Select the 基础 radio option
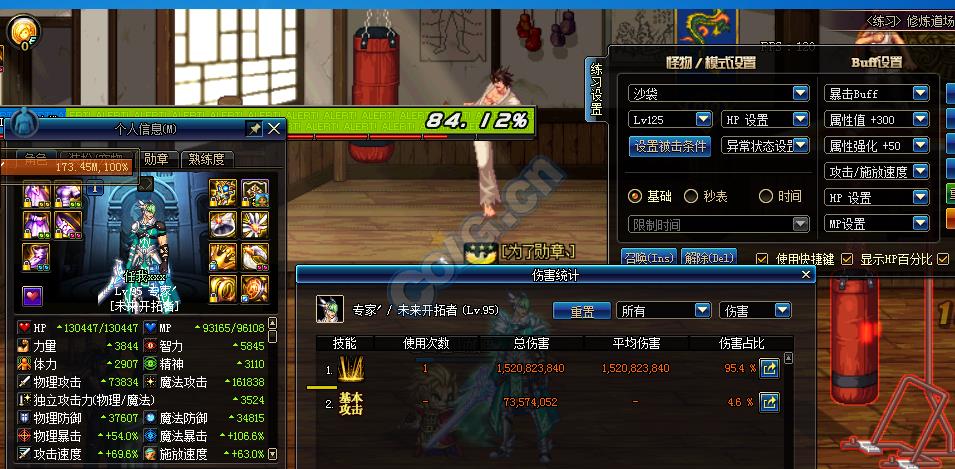This screenshot has height=469, width=955. click(x=634, y=196)
